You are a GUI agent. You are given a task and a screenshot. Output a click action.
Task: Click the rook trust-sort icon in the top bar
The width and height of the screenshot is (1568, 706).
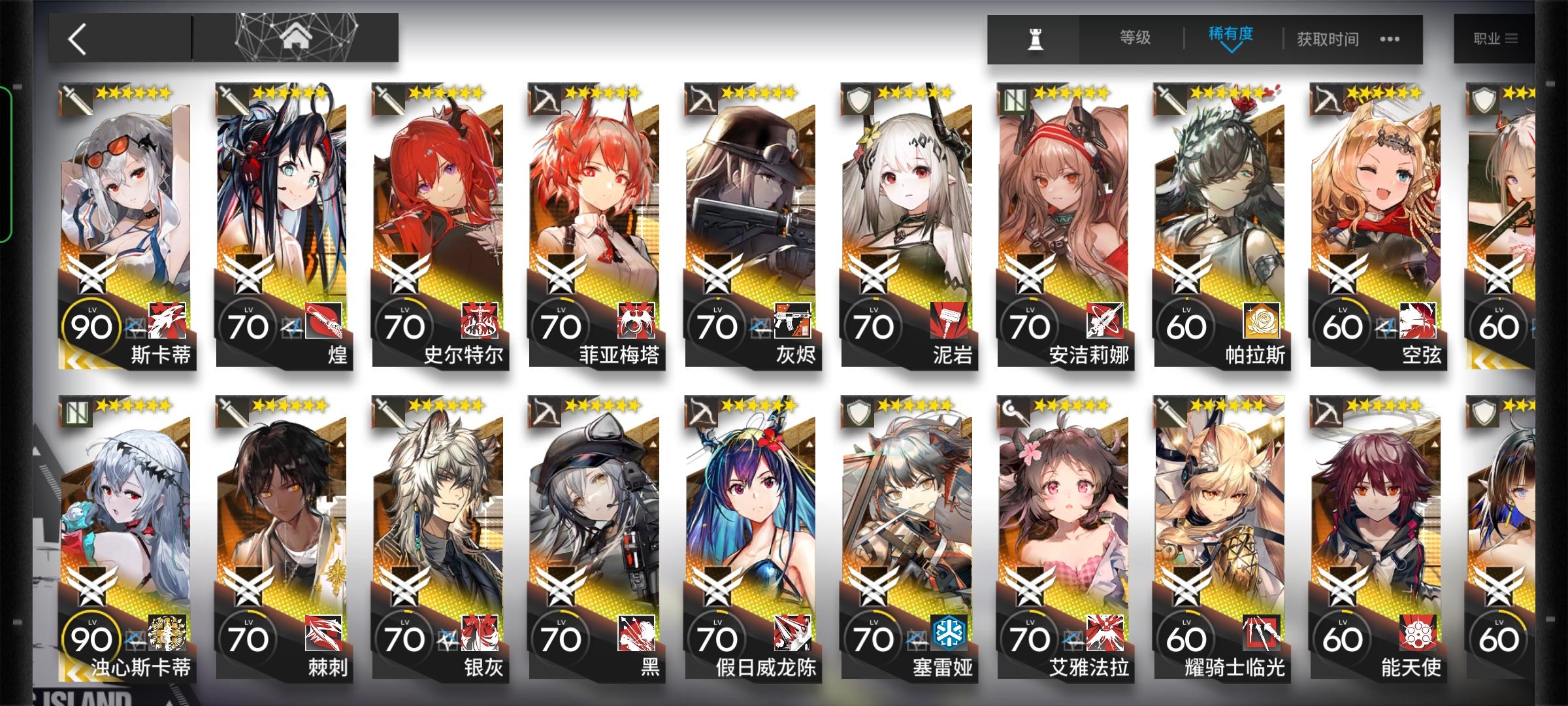1036,39
